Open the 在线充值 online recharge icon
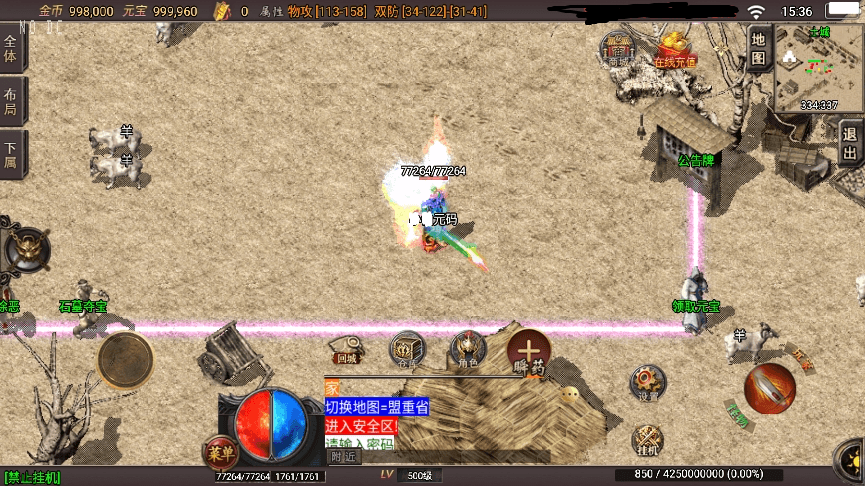The height and width of the screenshot is (486, 865). (675, 48)
